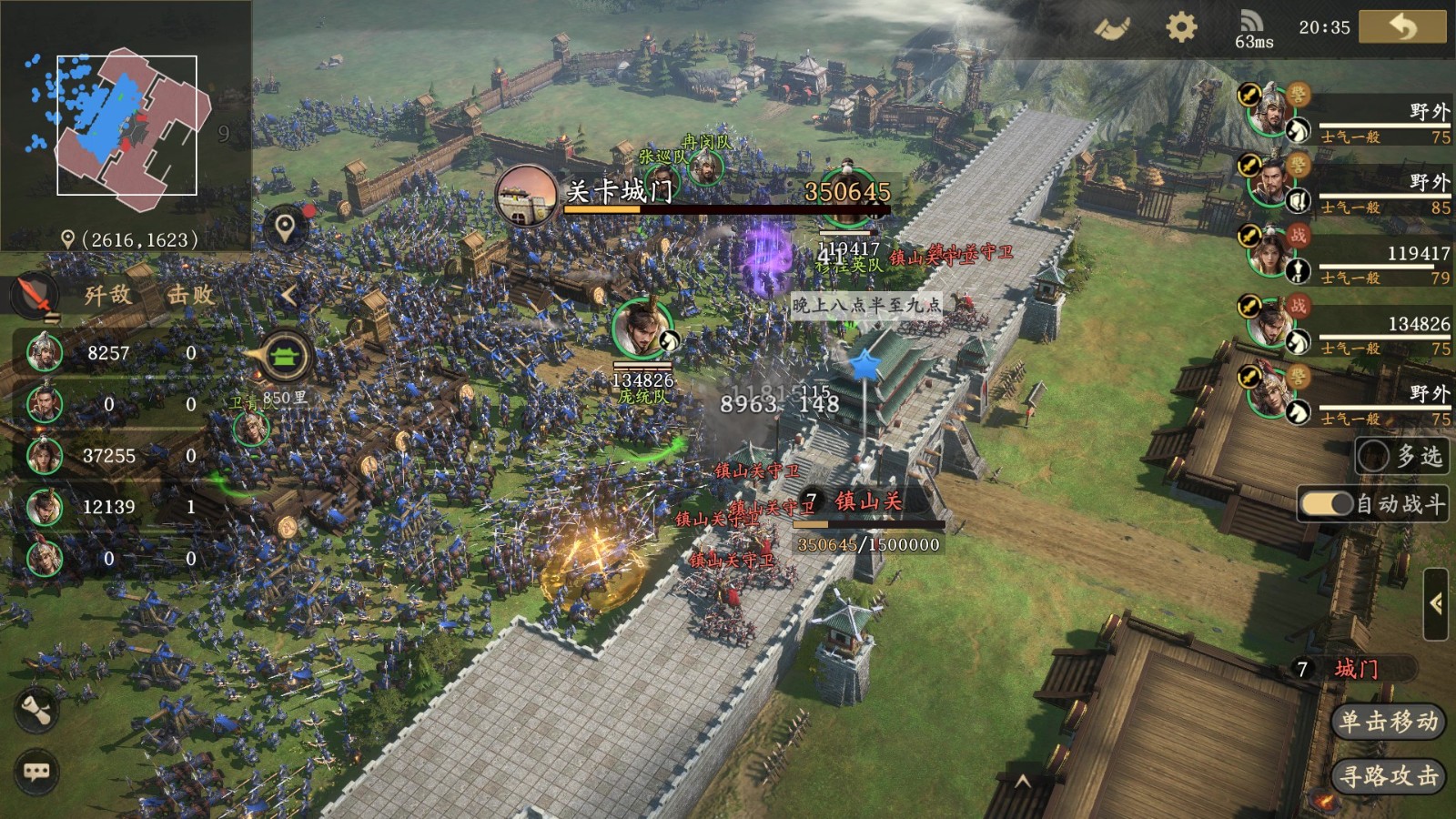Activate 寻路攻击 pathfinding attack

(x=1388, y=776)
